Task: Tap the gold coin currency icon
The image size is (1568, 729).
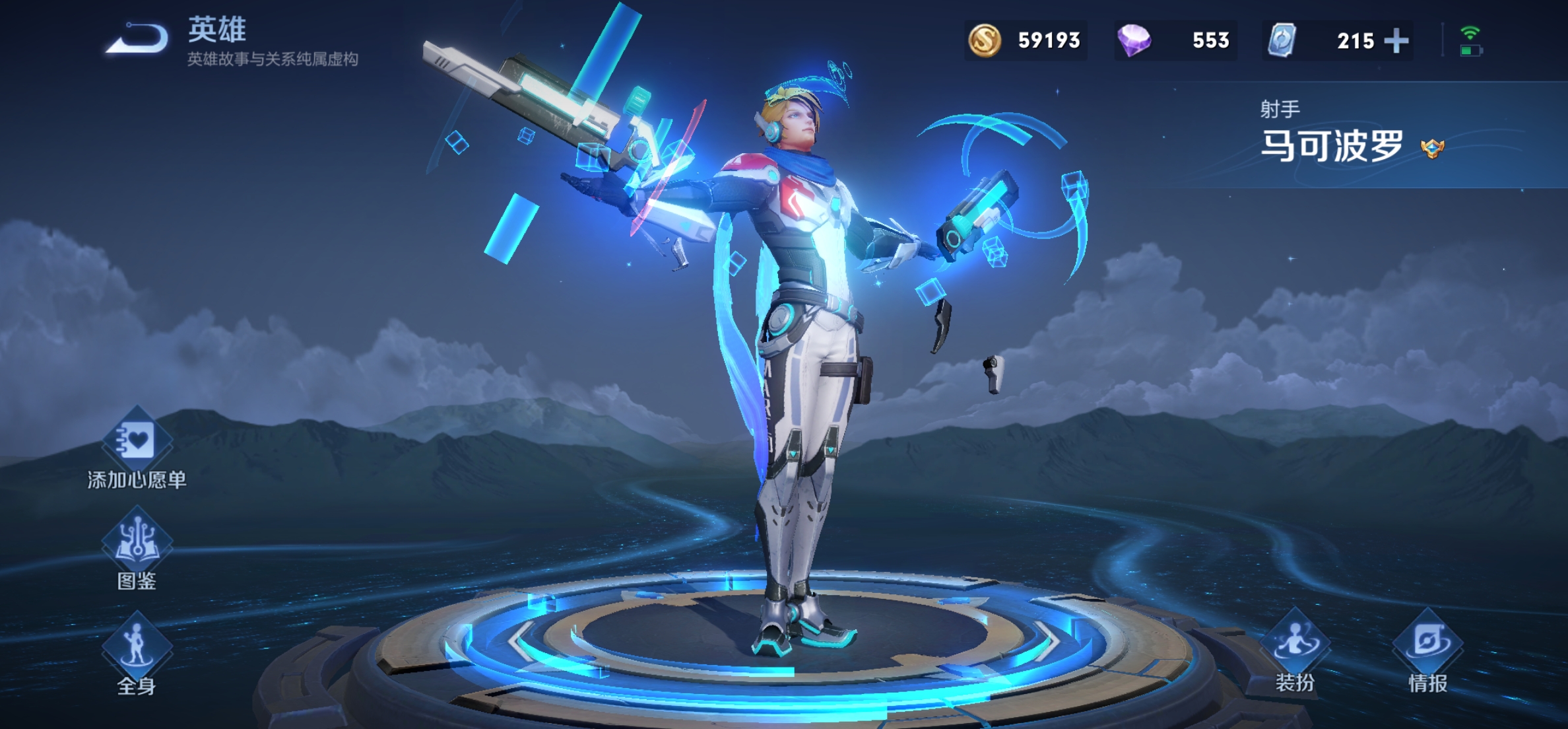Action: [984, 40]
